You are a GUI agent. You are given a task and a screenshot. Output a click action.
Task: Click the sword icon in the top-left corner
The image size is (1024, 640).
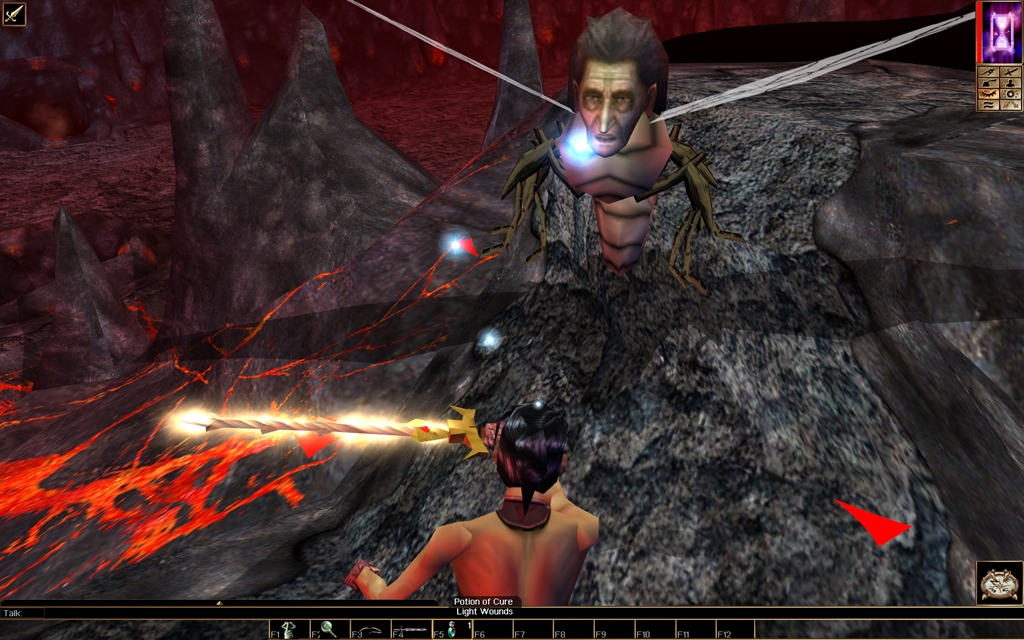click(14, 14)
